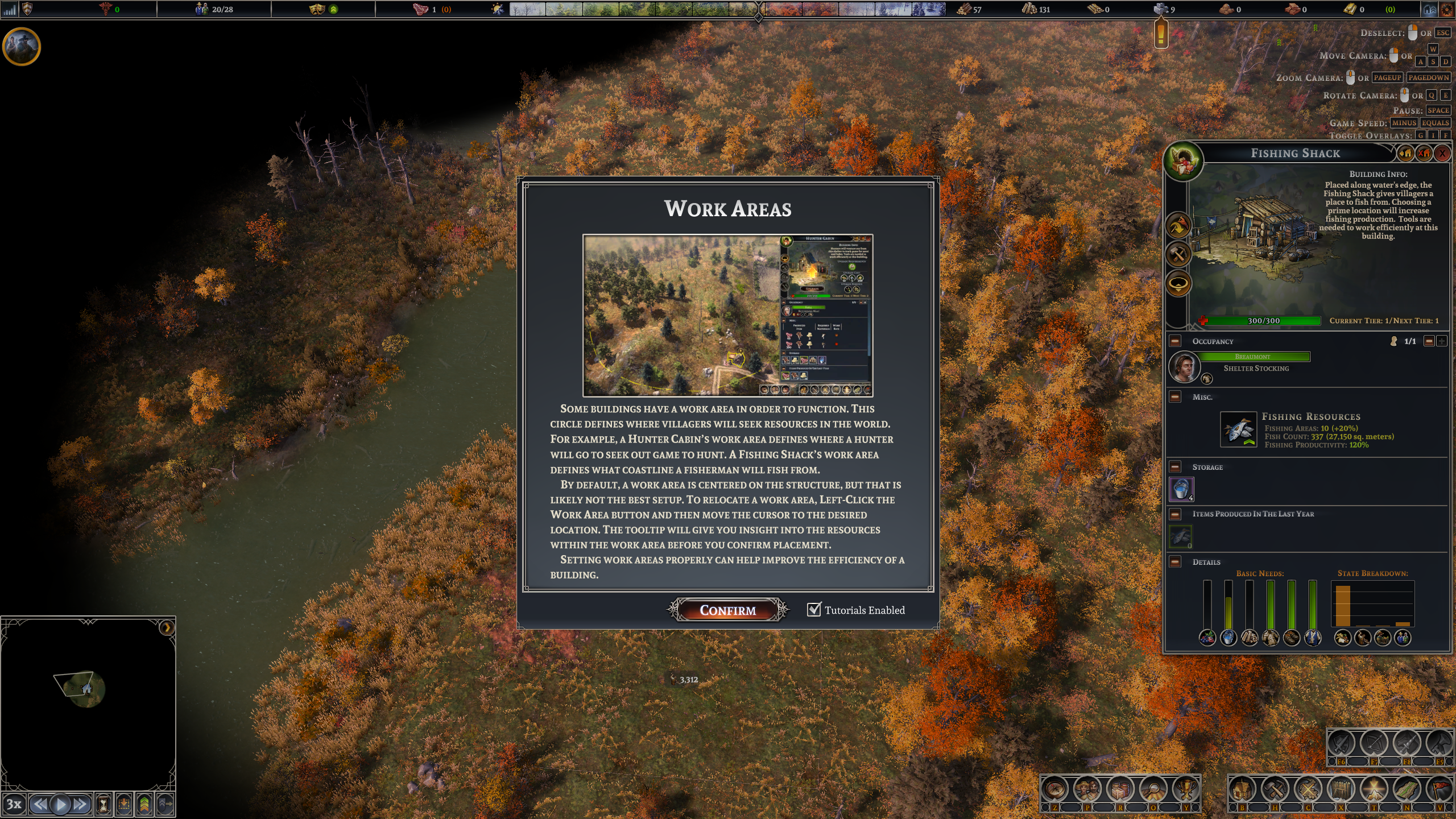The image size is (1456, 819).
Task: Click the work area ring button
Action: [1178, 283]
